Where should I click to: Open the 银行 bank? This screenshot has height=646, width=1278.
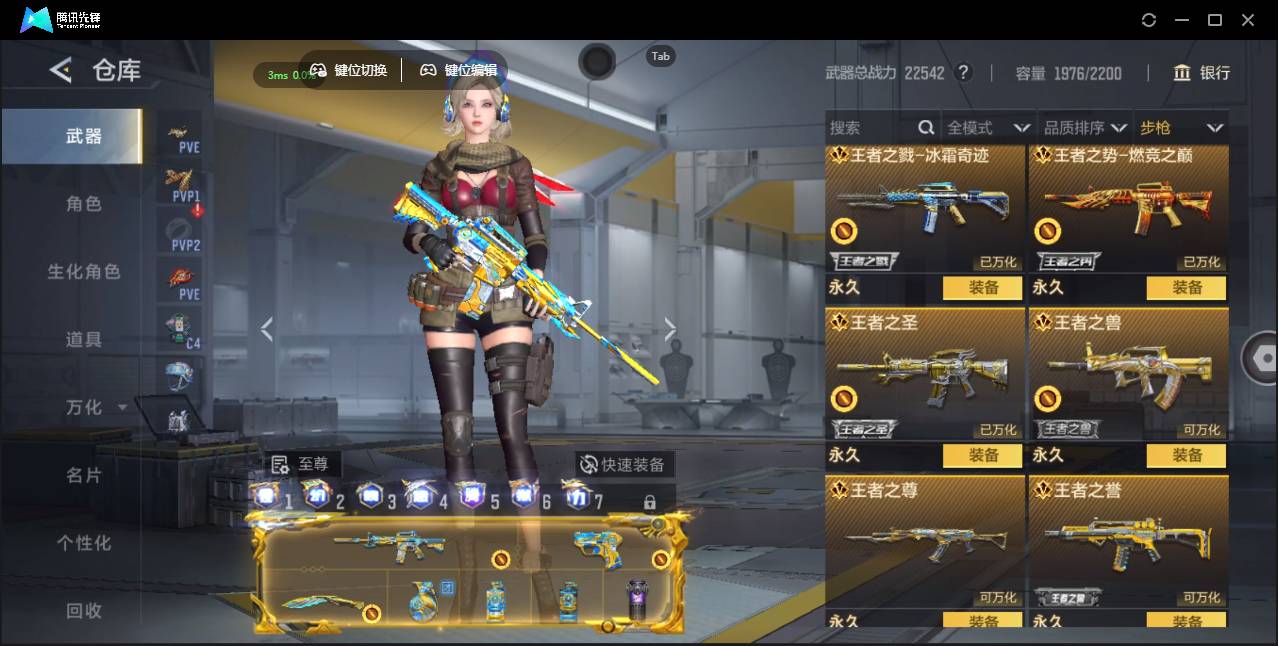pos(1202,73)
